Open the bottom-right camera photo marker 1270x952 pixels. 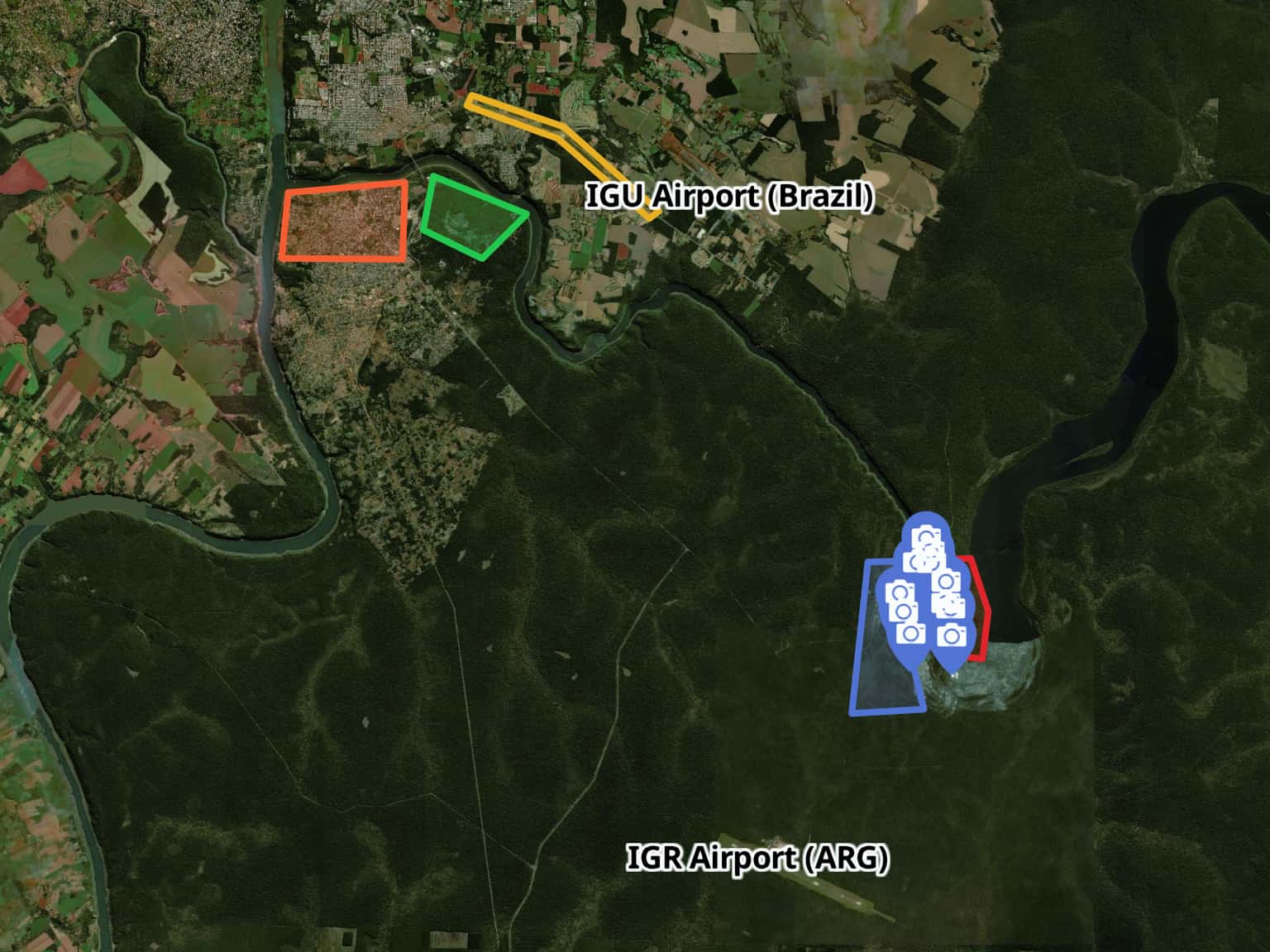[951, 635]
